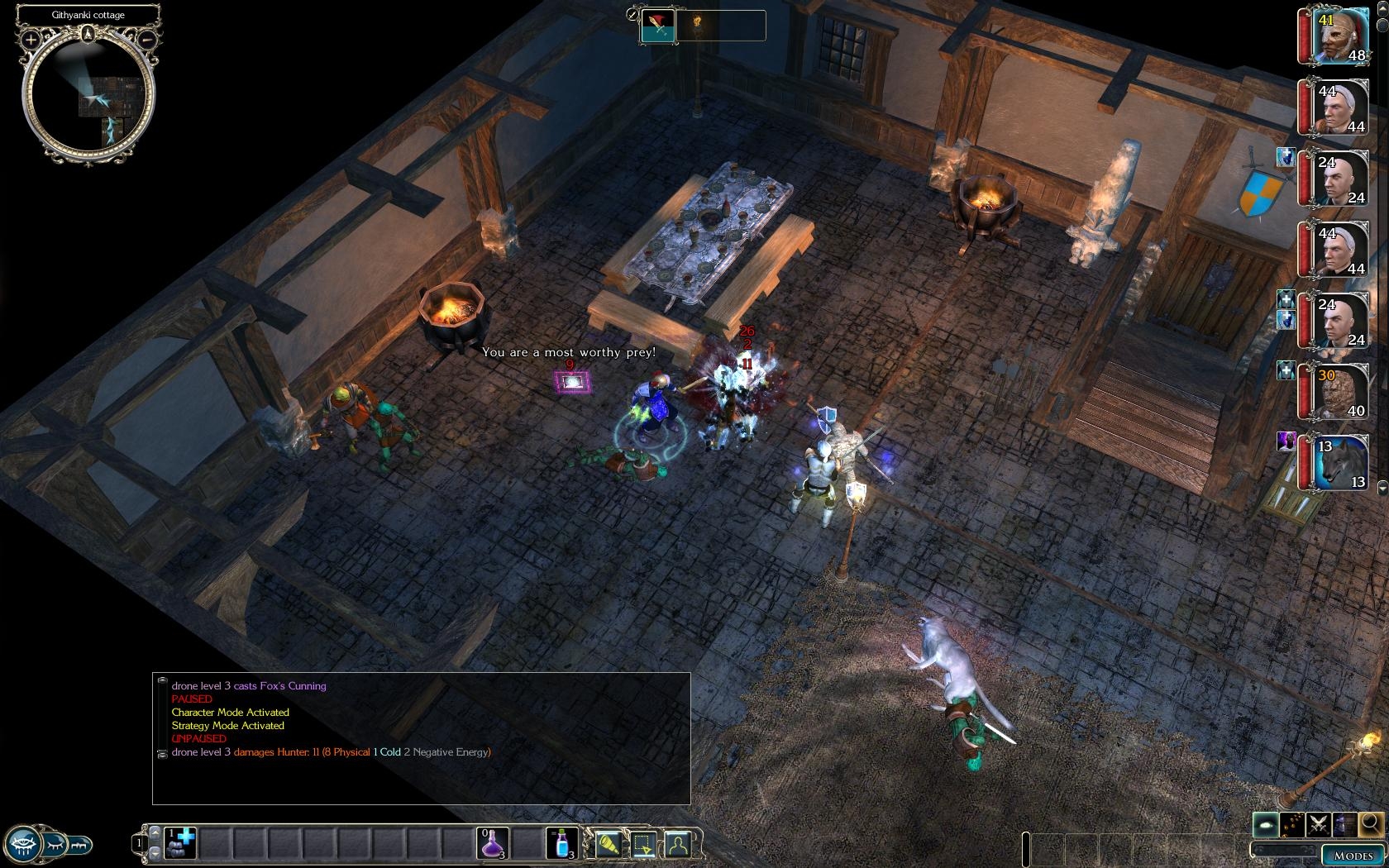Click the large open-eye button at bottom left

point(25,845)
